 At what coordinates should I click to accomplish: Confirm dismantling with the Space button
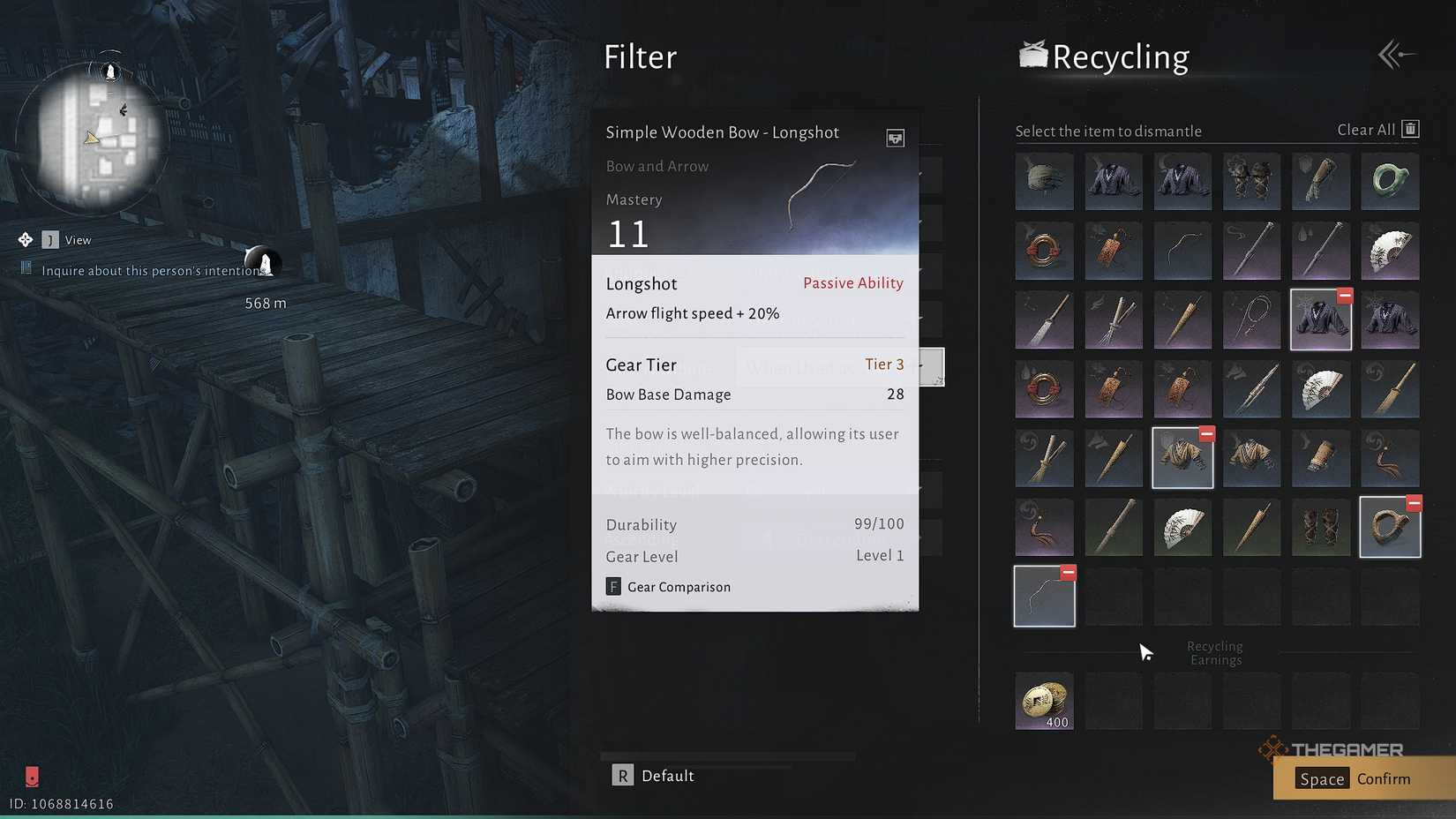tap(1355, 778)
